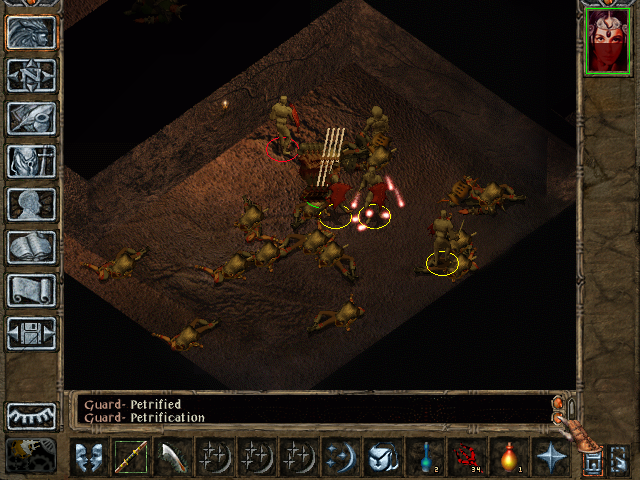Equip the quarterstaff weapon slot
This screenshot has height=480, width=640.
130,457
